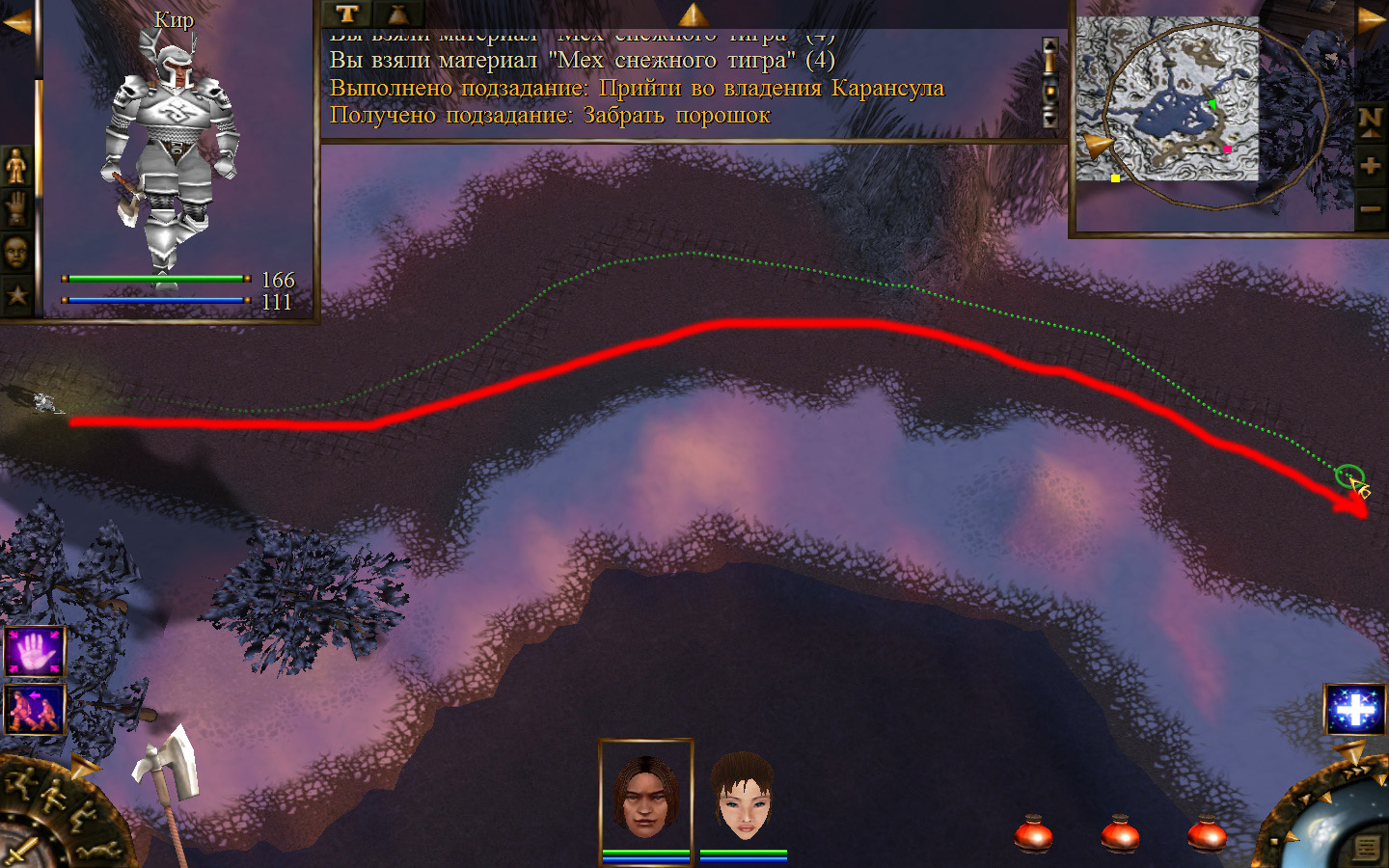The height and width of the screenshot is (868, 1389).
Task: Select the female companion portrait
Action: 743,796
